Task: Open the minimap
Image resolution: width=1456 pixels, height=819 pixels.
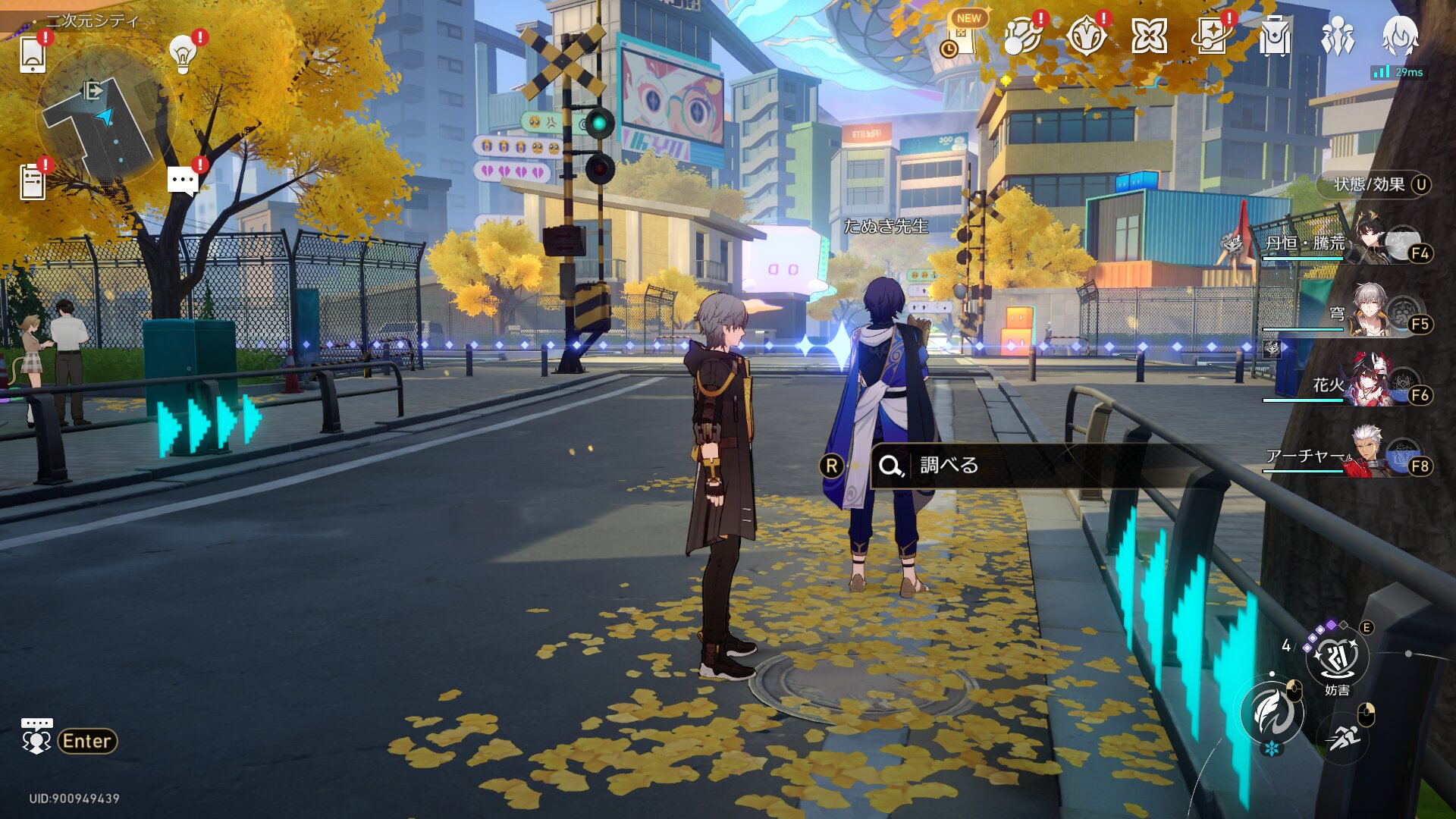Action: (x=105, y=114)
